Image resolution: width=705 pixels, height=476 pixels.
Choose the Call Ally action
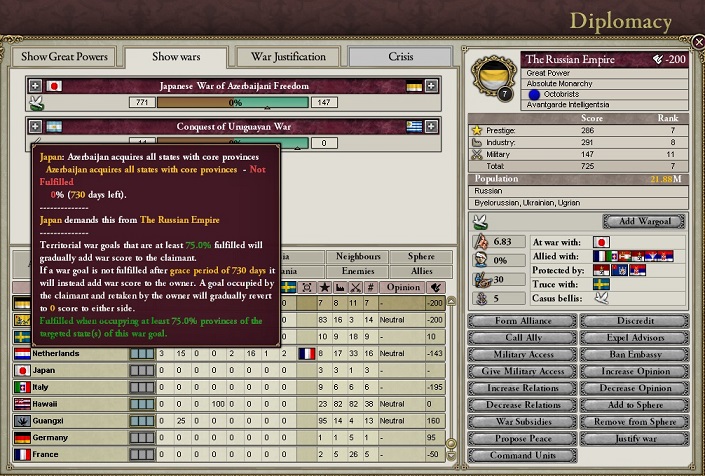click(524, 338)
